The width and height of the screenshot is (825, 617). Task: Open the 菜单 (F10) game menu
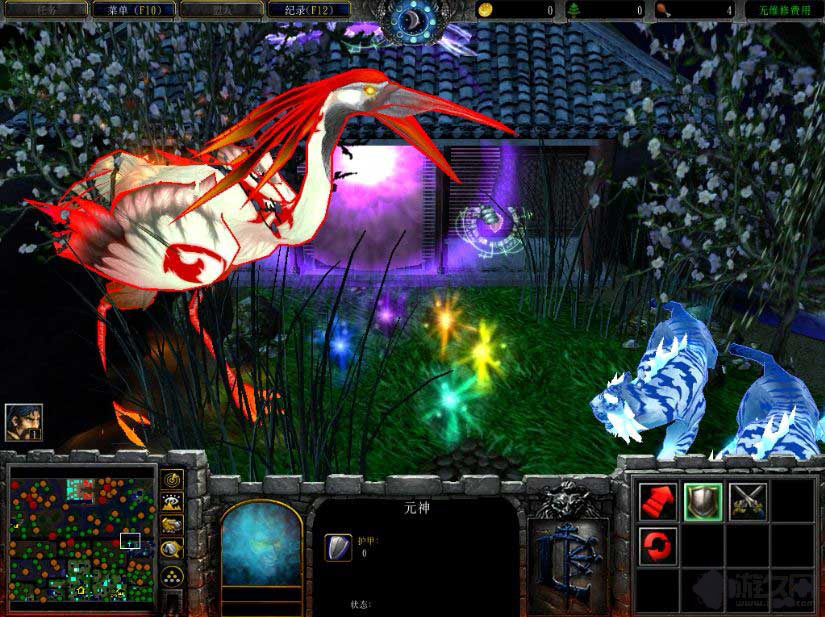[x=133, y=10]
